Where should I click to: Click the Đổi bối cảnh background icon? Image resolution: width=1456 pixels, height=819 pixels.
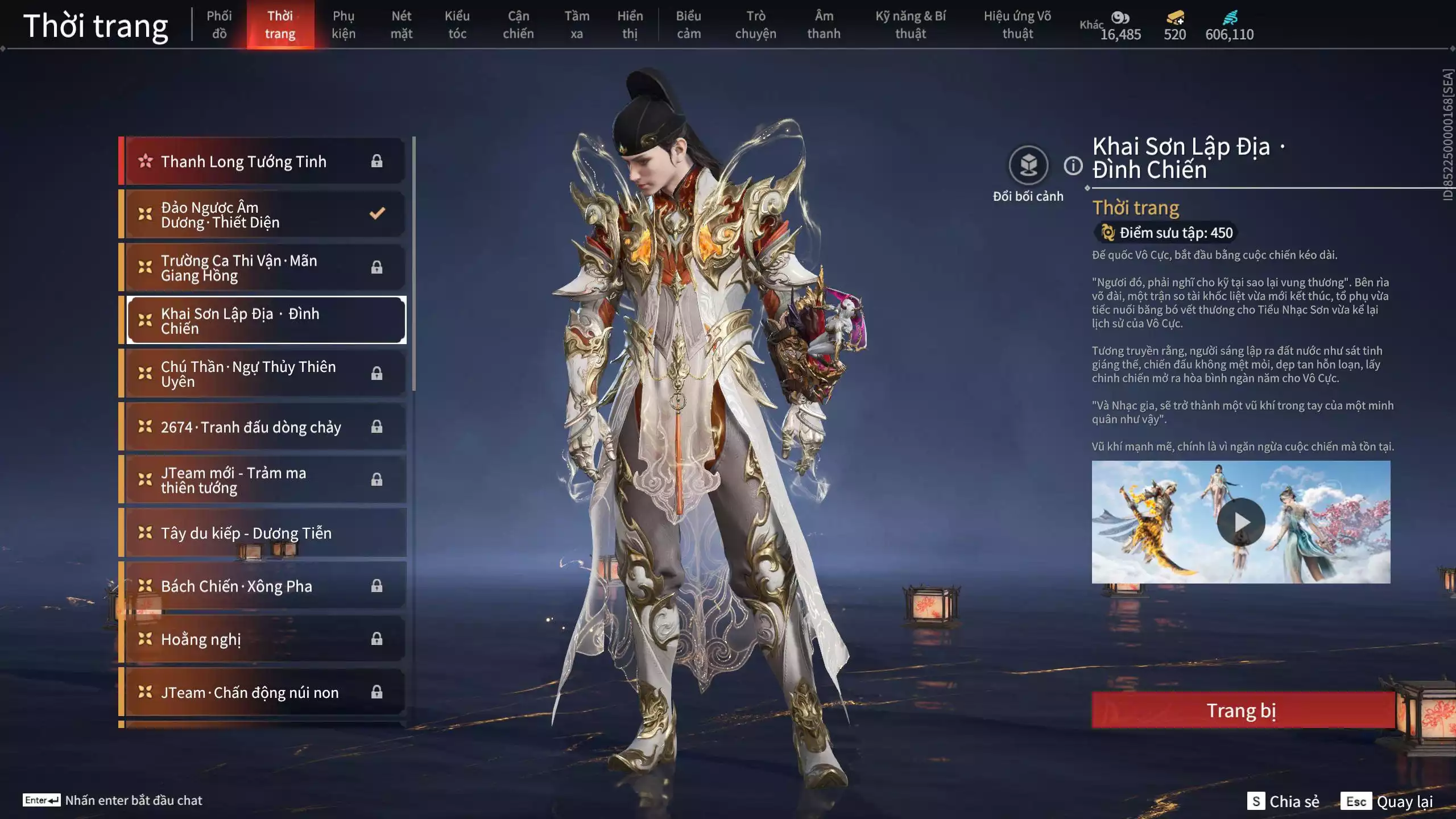pyautogui.click(x=1028, y=166)
